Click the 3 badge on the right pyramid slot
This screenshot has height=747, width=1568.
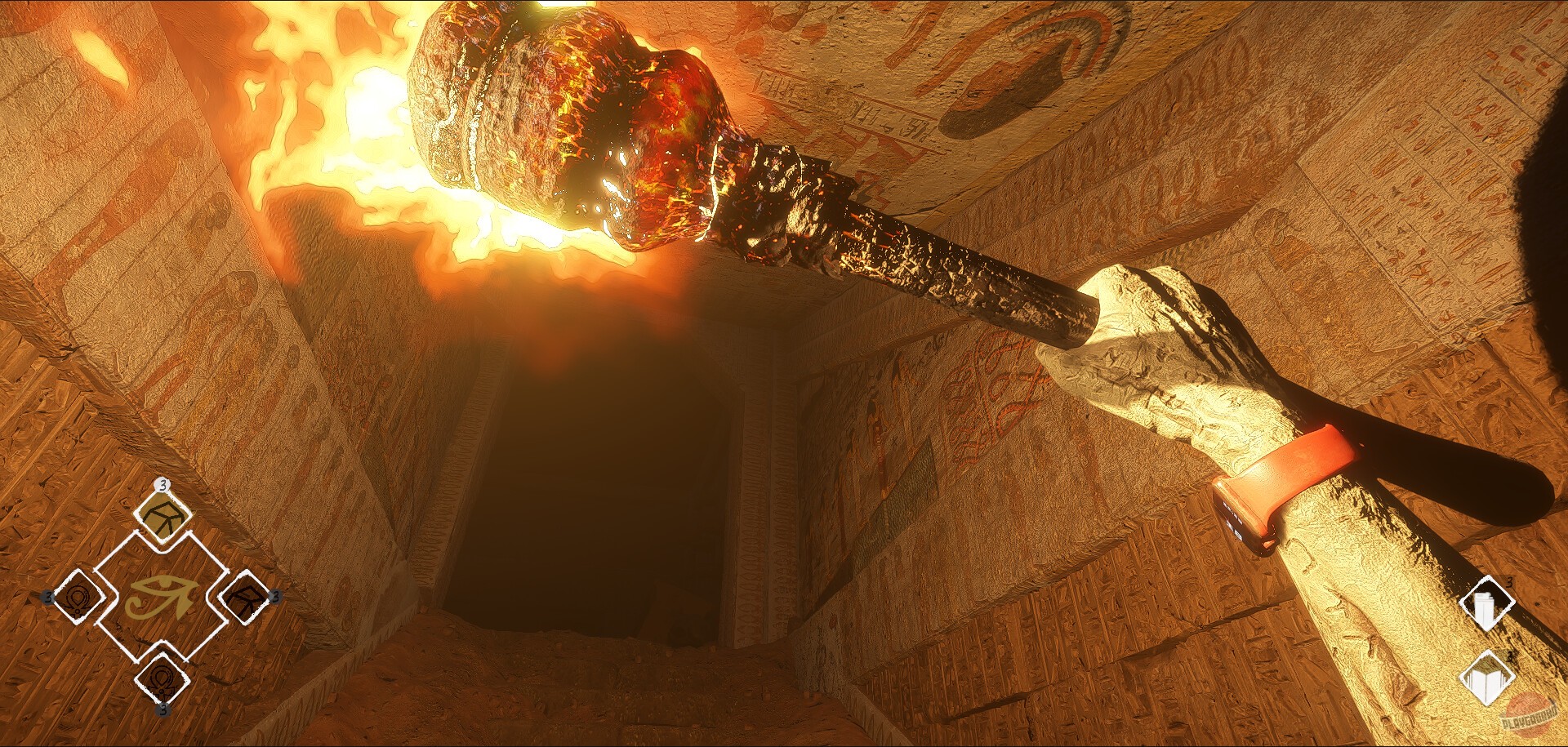(x=275, y=595)
